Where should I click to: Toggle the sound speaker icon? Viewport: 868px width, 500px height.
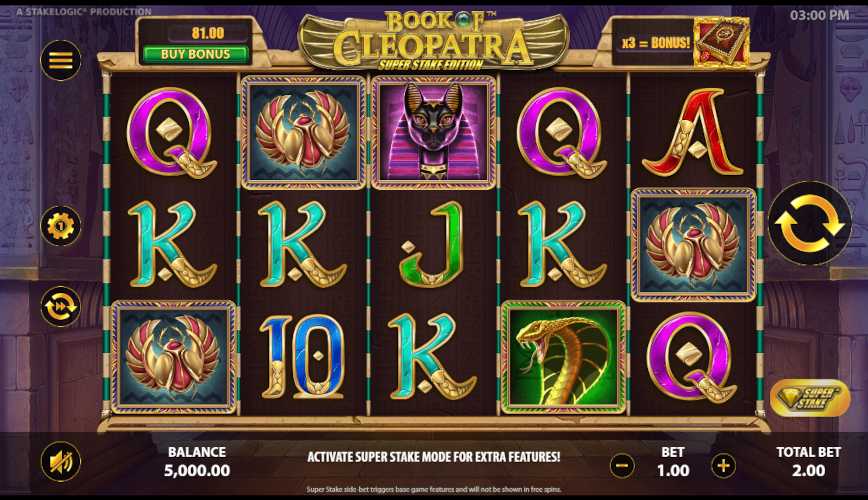(x=60, y=461)
